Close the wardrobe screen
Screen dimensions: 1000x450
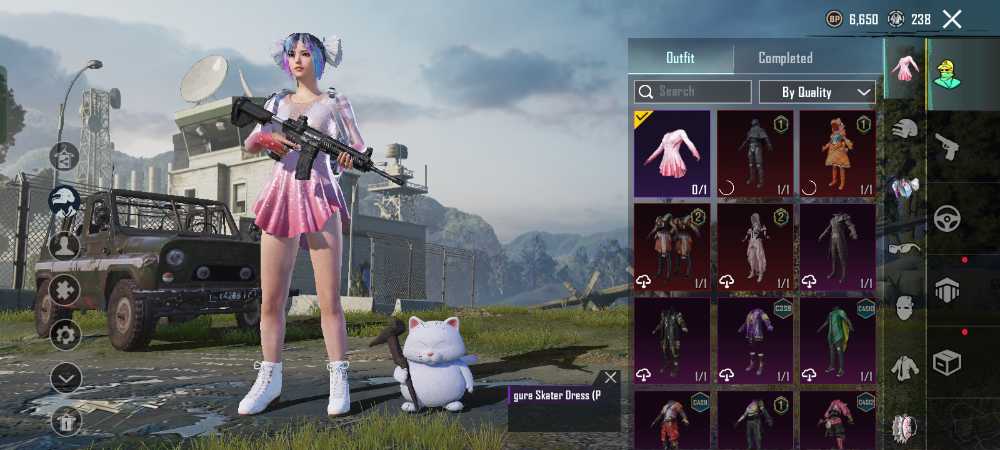point(952,19)
